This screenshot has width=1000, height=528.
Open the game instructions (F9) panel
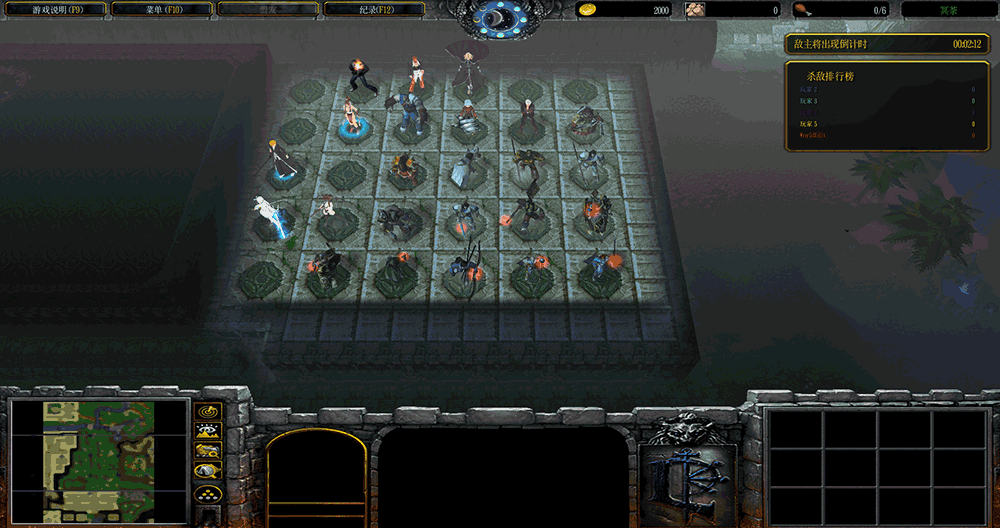[57, 9]
